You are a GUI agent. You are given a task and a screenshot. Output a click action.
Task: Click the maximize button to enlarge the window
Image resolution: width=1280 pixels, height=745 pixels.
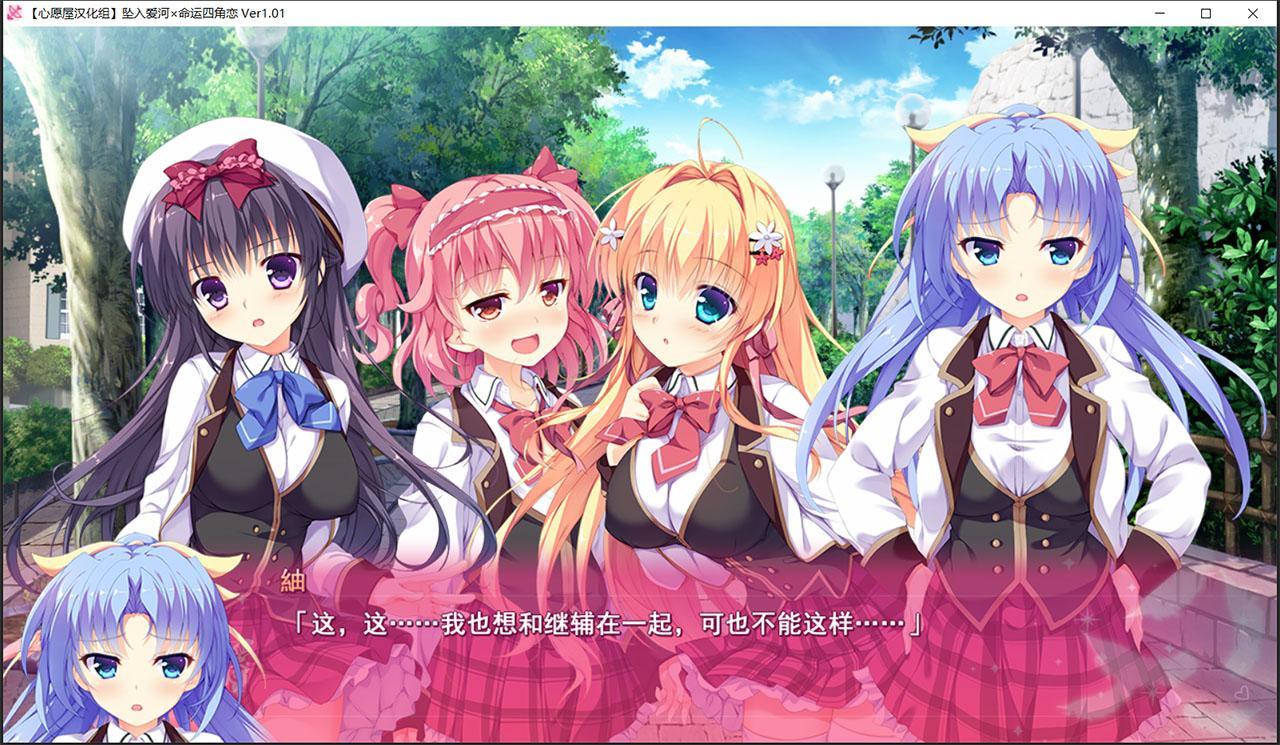(x=1204, y=13)
